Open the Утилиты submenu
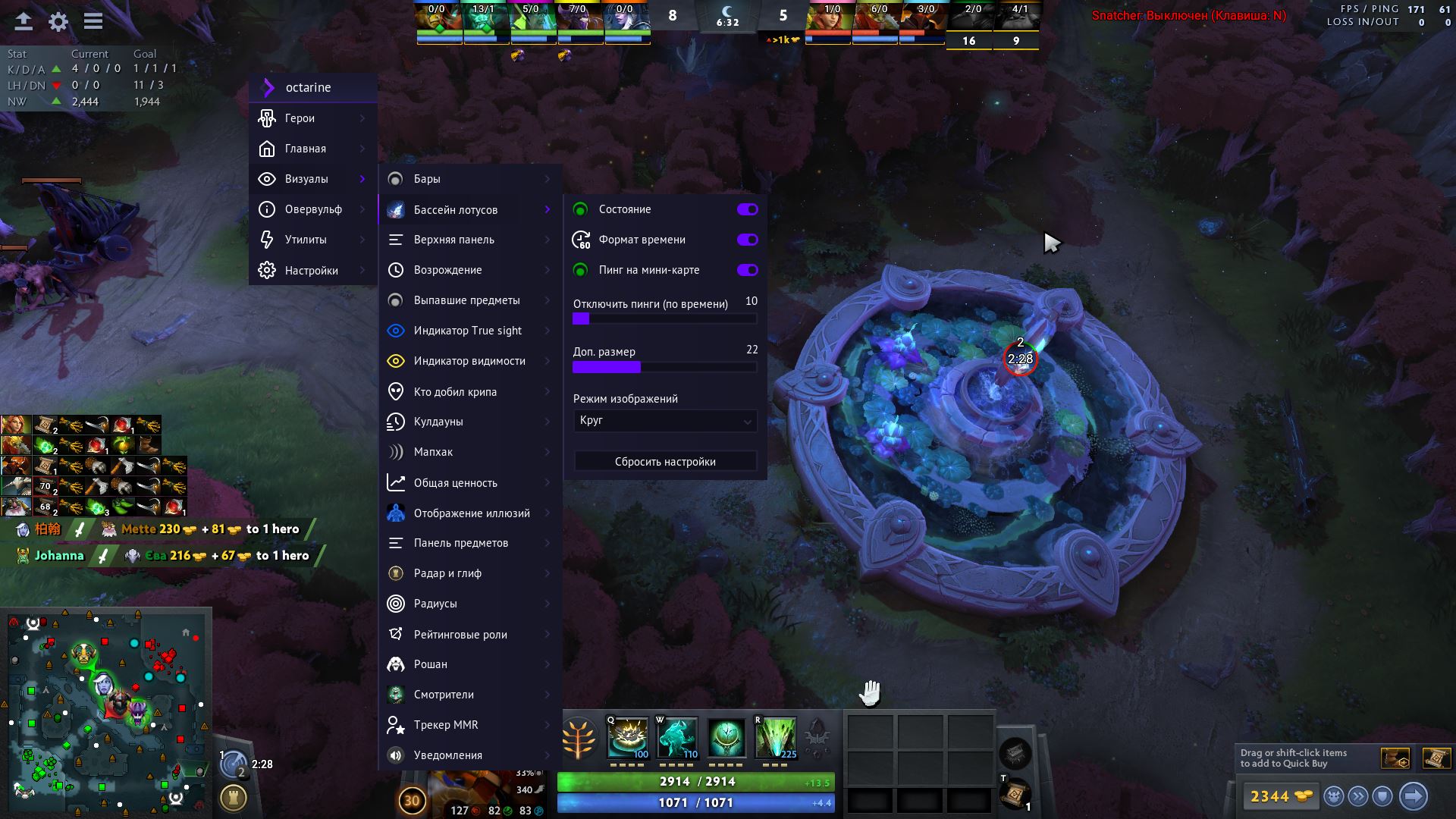This screenshot has height=819, width=1456. pyautogui.click(x=312, y=240)
